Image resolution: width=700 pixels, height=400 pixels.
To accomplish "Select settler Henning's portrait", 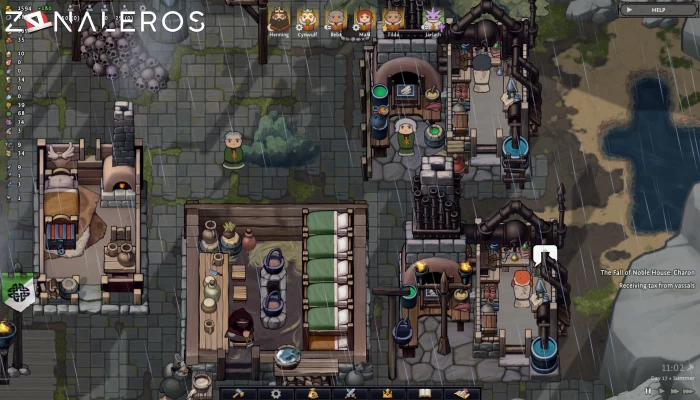I will click(x=278, y=18).
